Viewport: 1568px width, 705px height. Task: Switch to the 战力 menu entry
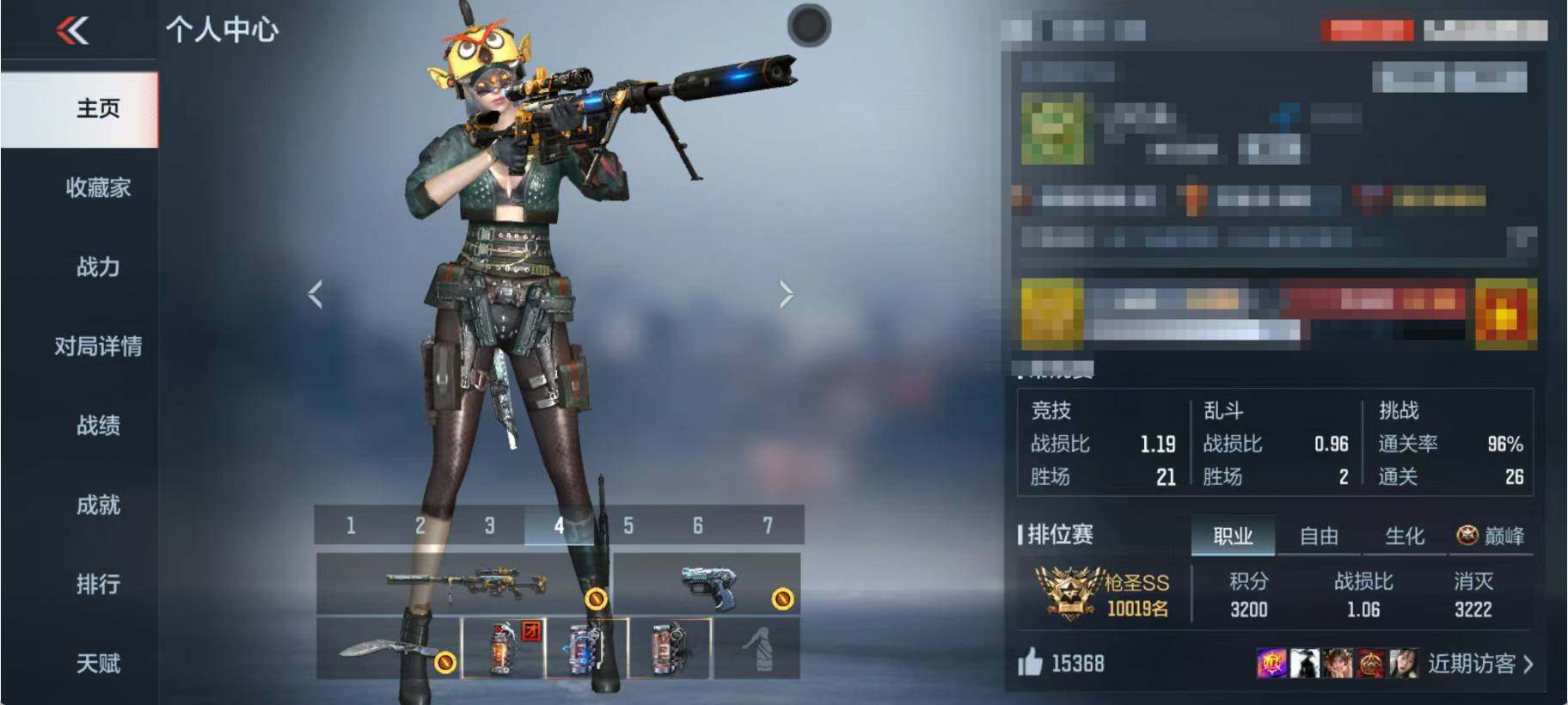[98, 267]
